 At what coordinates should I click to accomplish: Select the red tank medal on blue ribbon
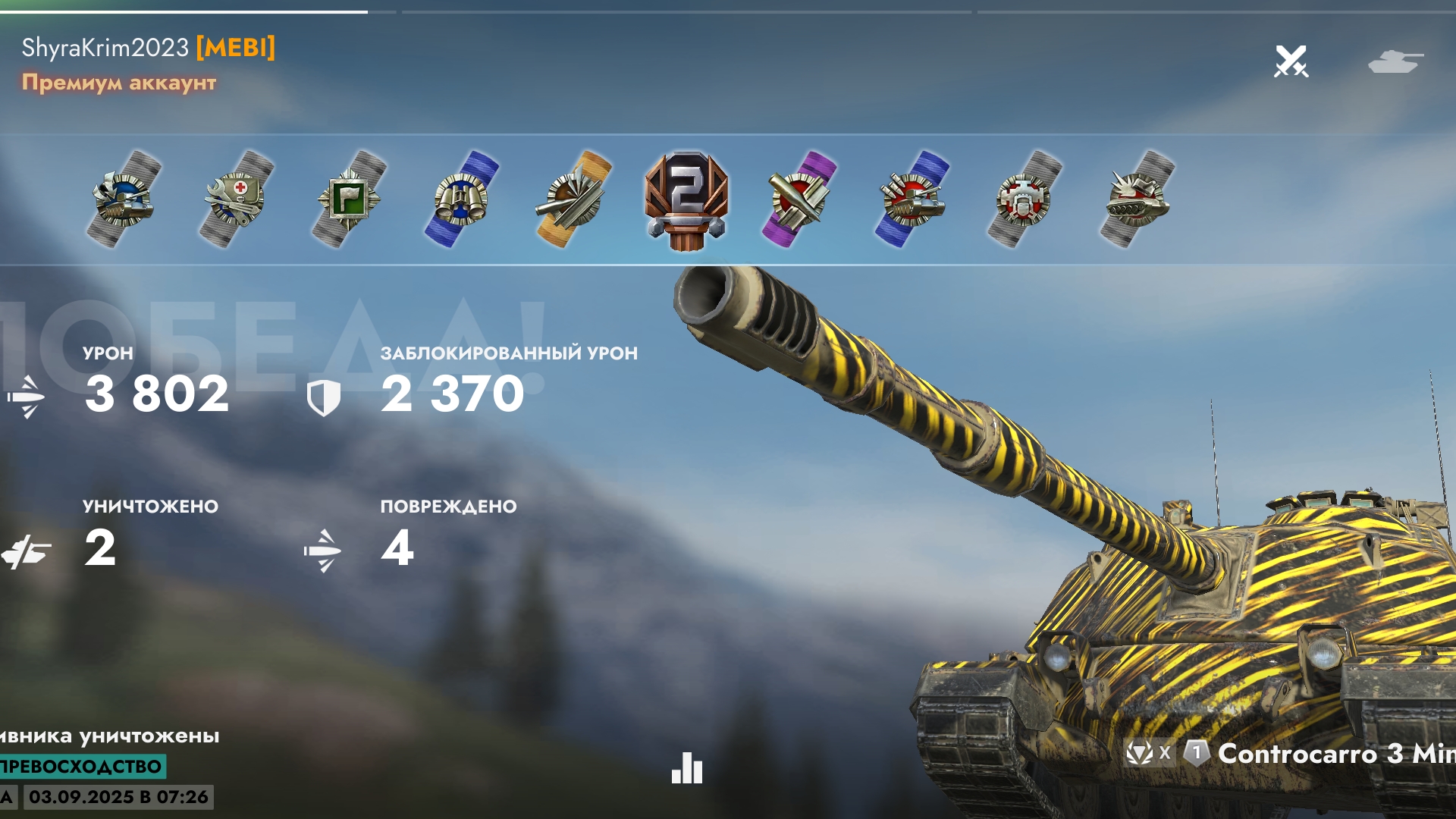[912, 199]
